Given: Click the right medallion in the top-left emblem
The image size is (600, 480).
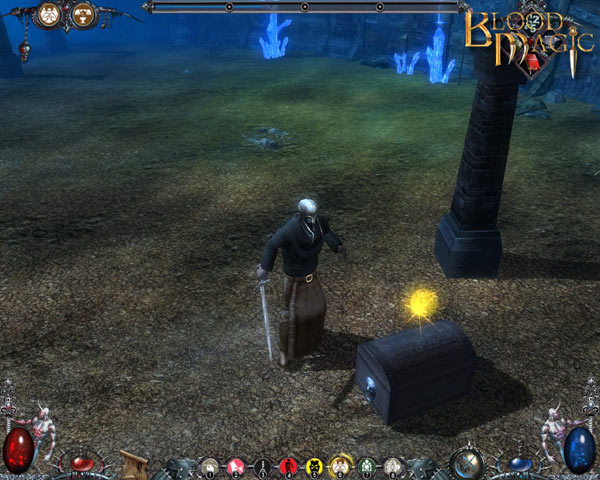Looking at the screenshot, I should 82,15.
